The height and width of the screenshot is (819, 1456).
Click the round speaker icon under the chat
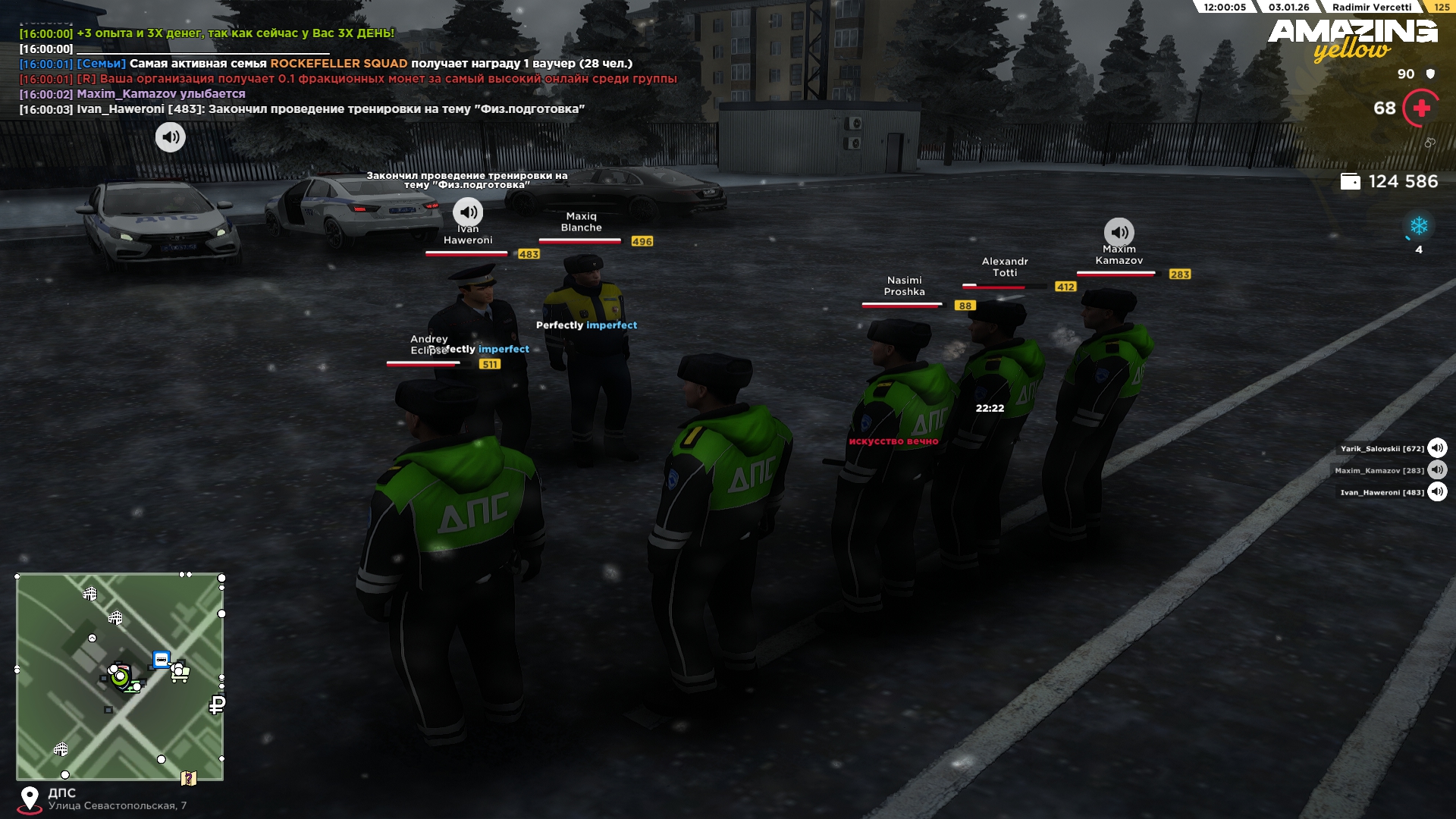pos(170,137)
